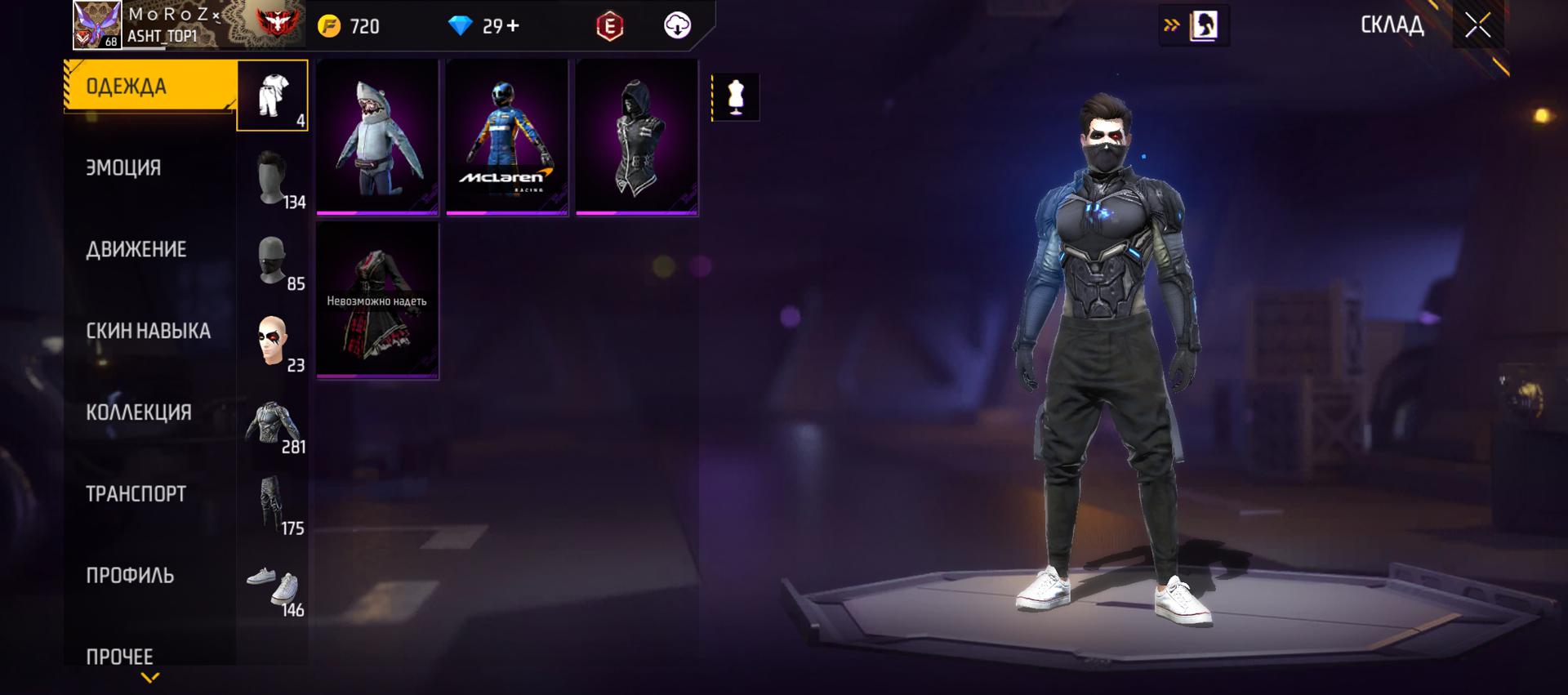Open the ПРОЧЕЕ category
Screen dimensions: 1568x695
[x=120, y=657]
